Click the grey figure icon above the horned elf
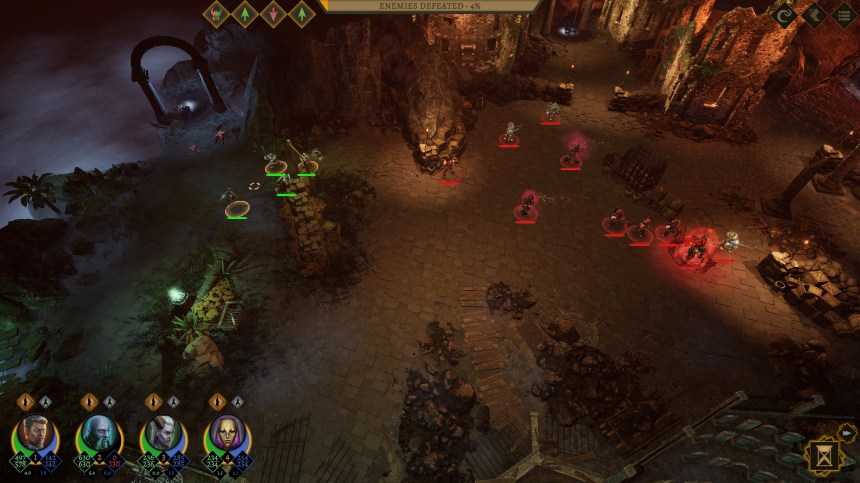The image size is (860, 483). point(172,402)
